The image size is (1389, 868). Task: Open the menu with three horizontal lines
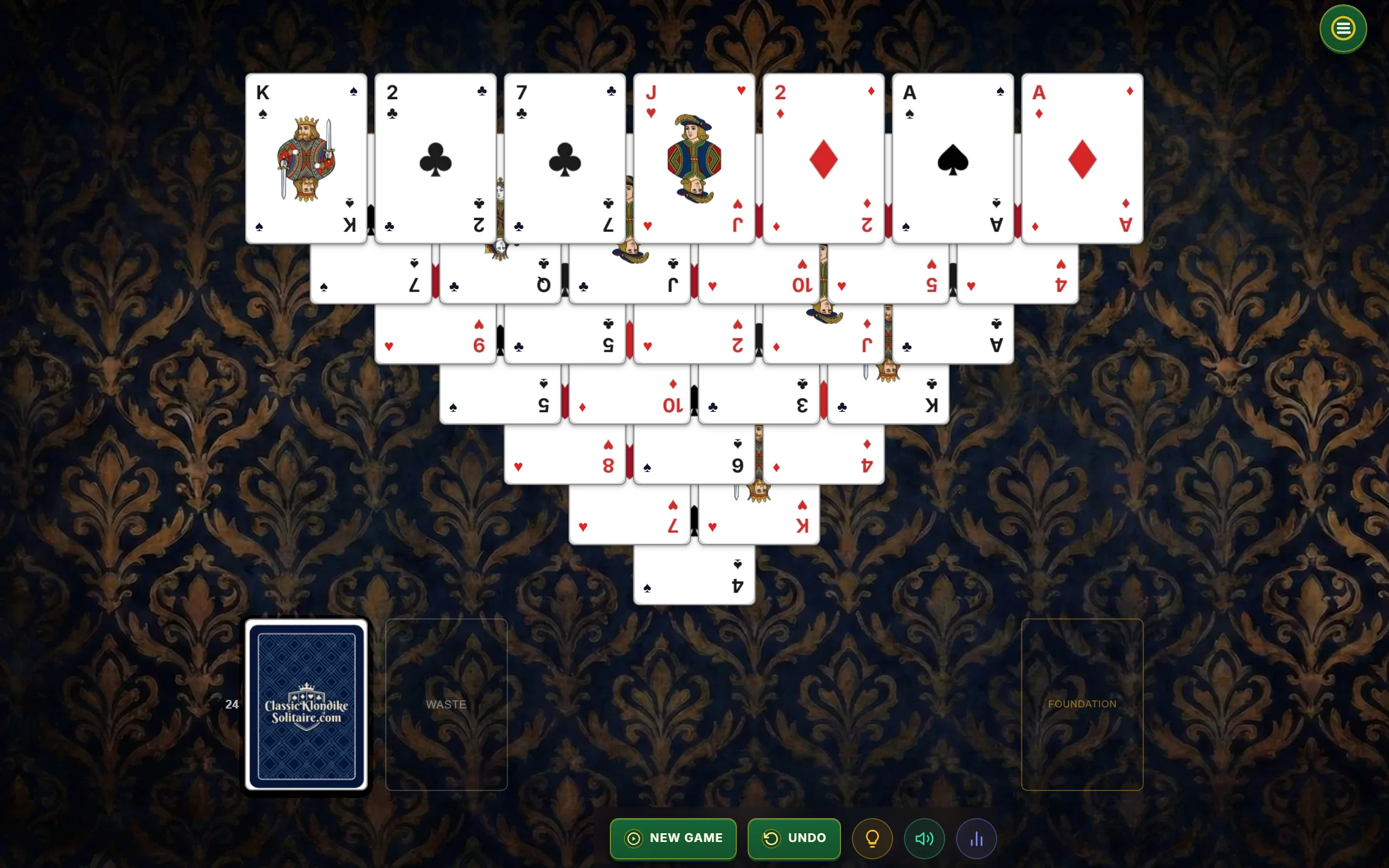(x=1342, y=28)
